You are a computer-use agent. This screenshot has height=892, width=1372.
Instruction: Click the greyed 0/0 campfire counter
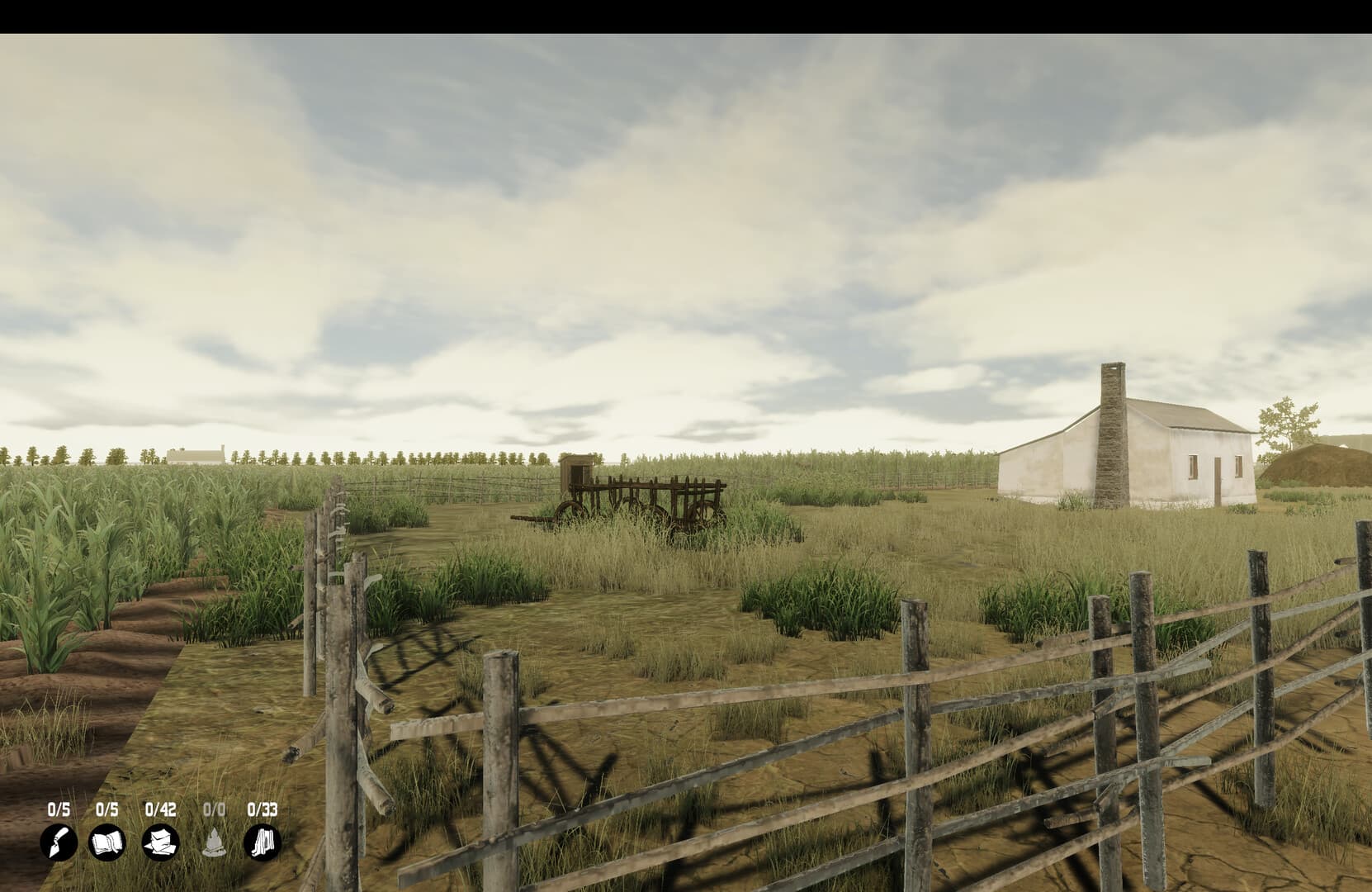pos(214,810)
